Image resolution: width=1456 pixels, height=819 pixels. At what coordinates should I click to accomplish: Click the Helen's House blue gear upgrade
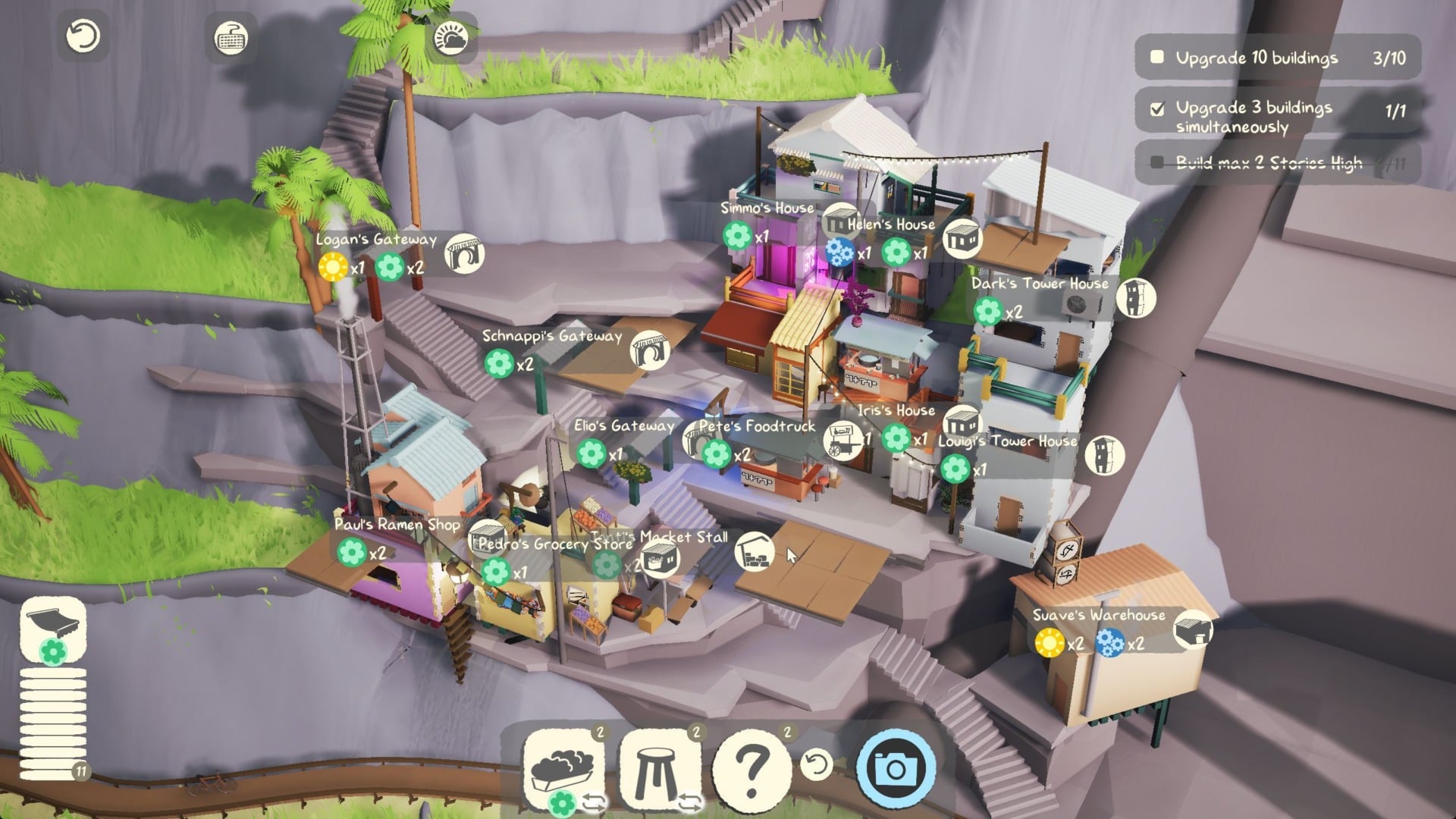pyautogui.click(x=838, y=253)
